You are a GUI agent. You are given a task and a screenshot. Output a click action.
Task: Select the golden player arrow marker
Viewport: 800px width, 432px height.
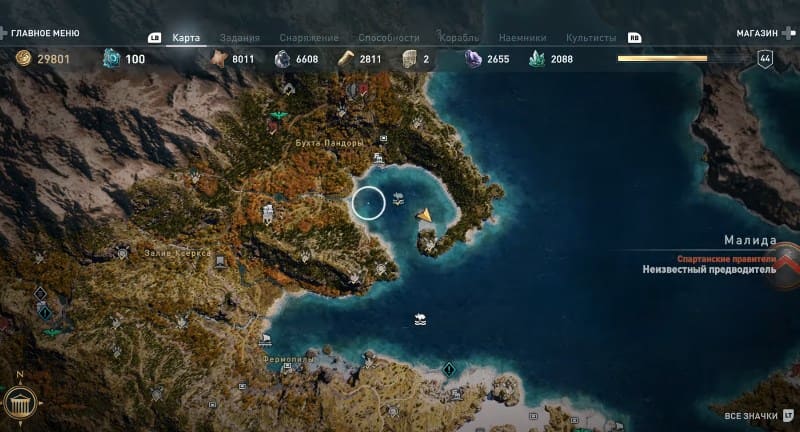[426, 213]
